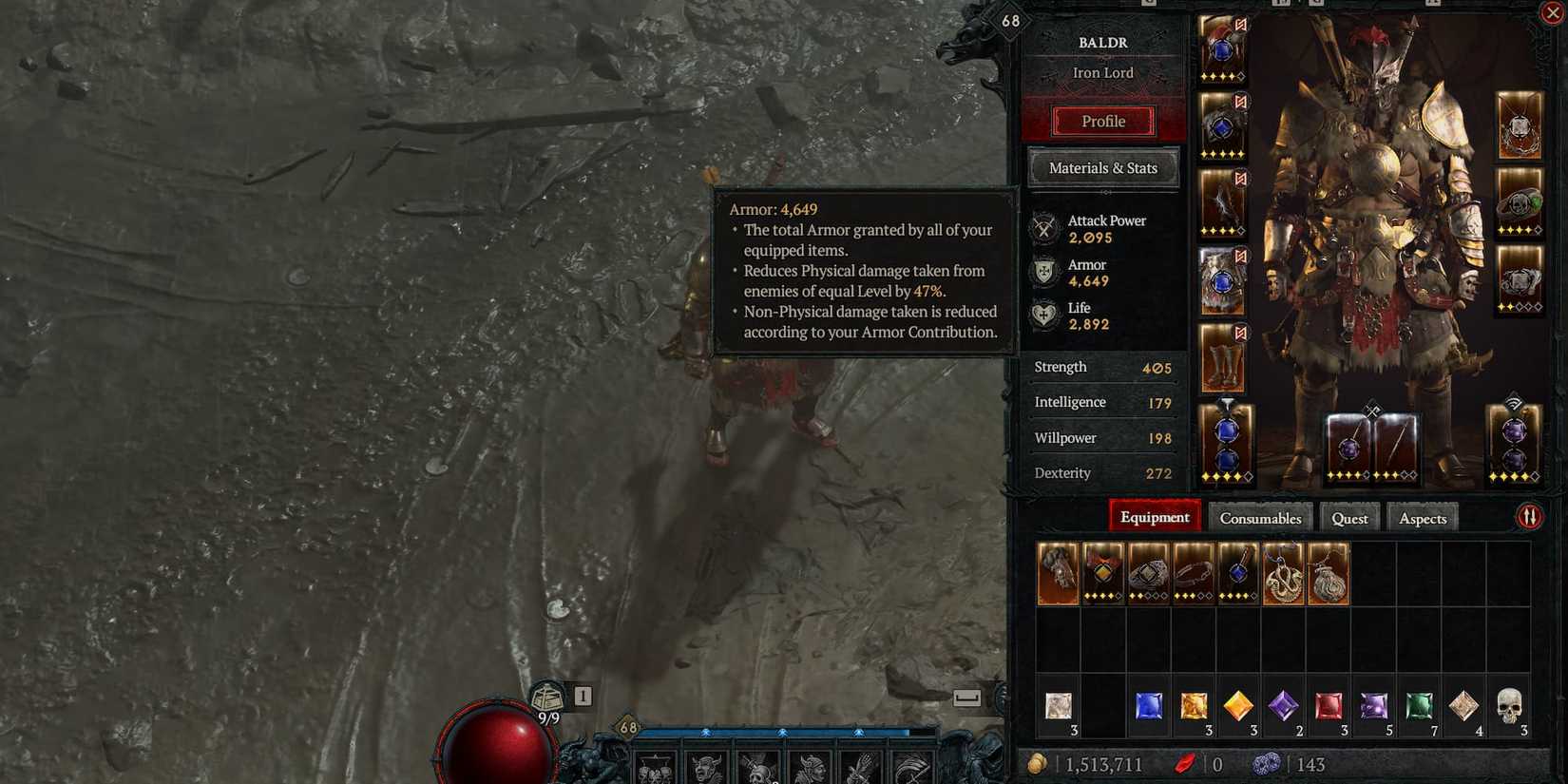
Task: Select the equipped boots slot
Action: pyautogui.click(x=1223, y=356)
